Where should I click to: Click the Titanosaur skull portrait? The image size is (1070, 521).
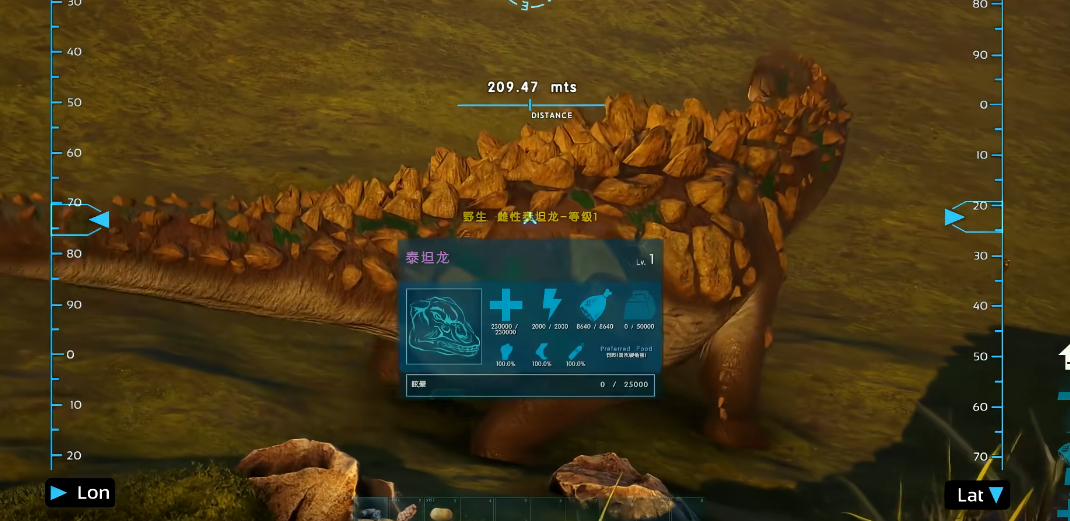point(444,326)
